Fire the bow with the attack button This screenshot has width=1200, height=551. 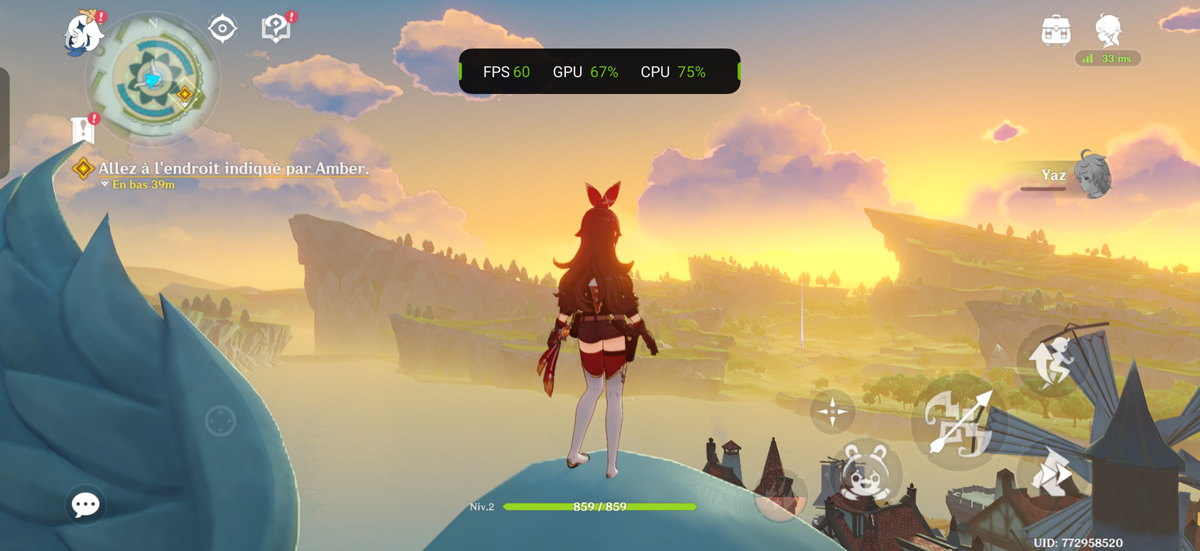[957, 422]
